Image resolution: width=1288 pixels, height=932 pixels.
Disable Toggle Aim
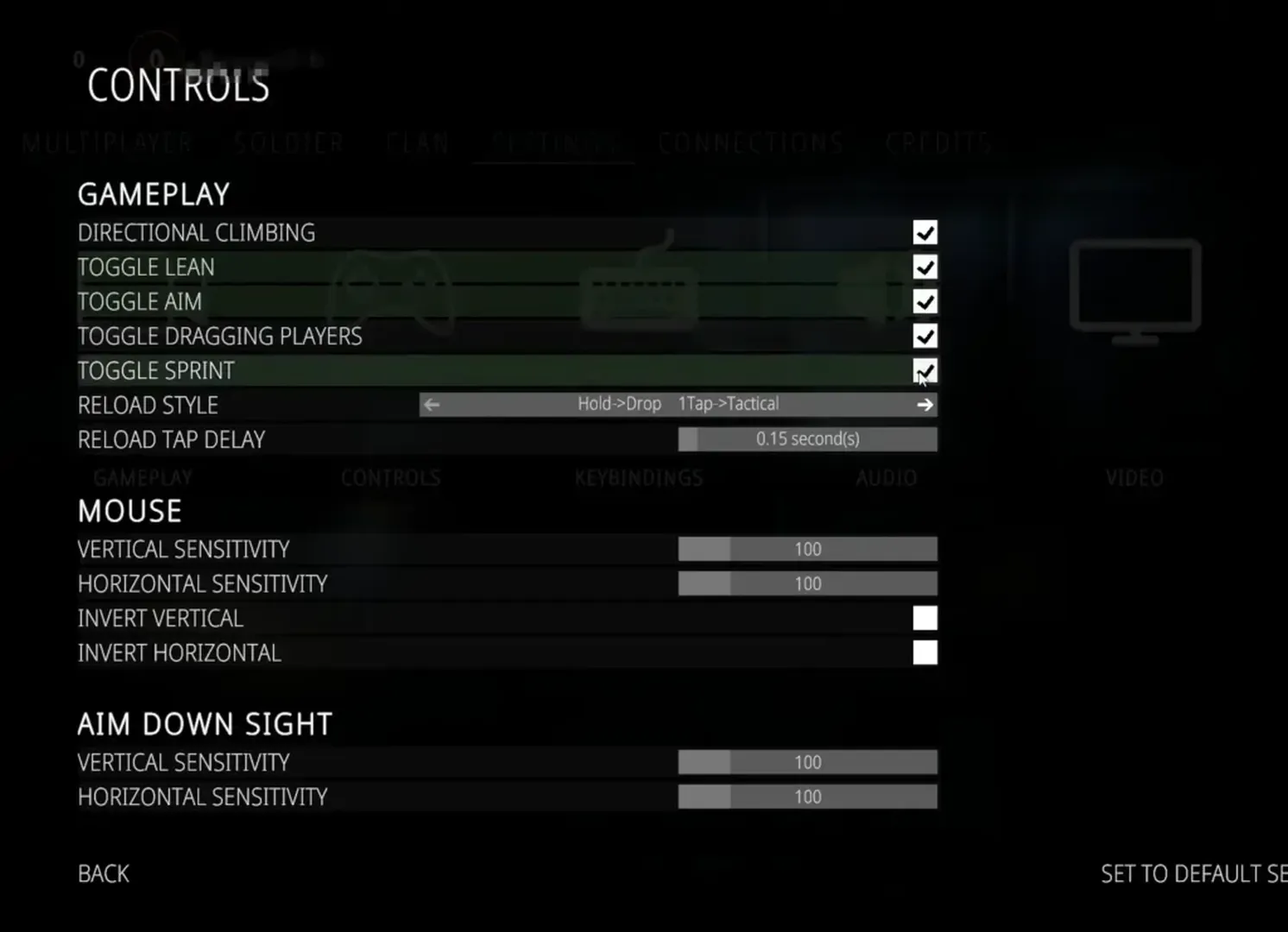(925, 301)
